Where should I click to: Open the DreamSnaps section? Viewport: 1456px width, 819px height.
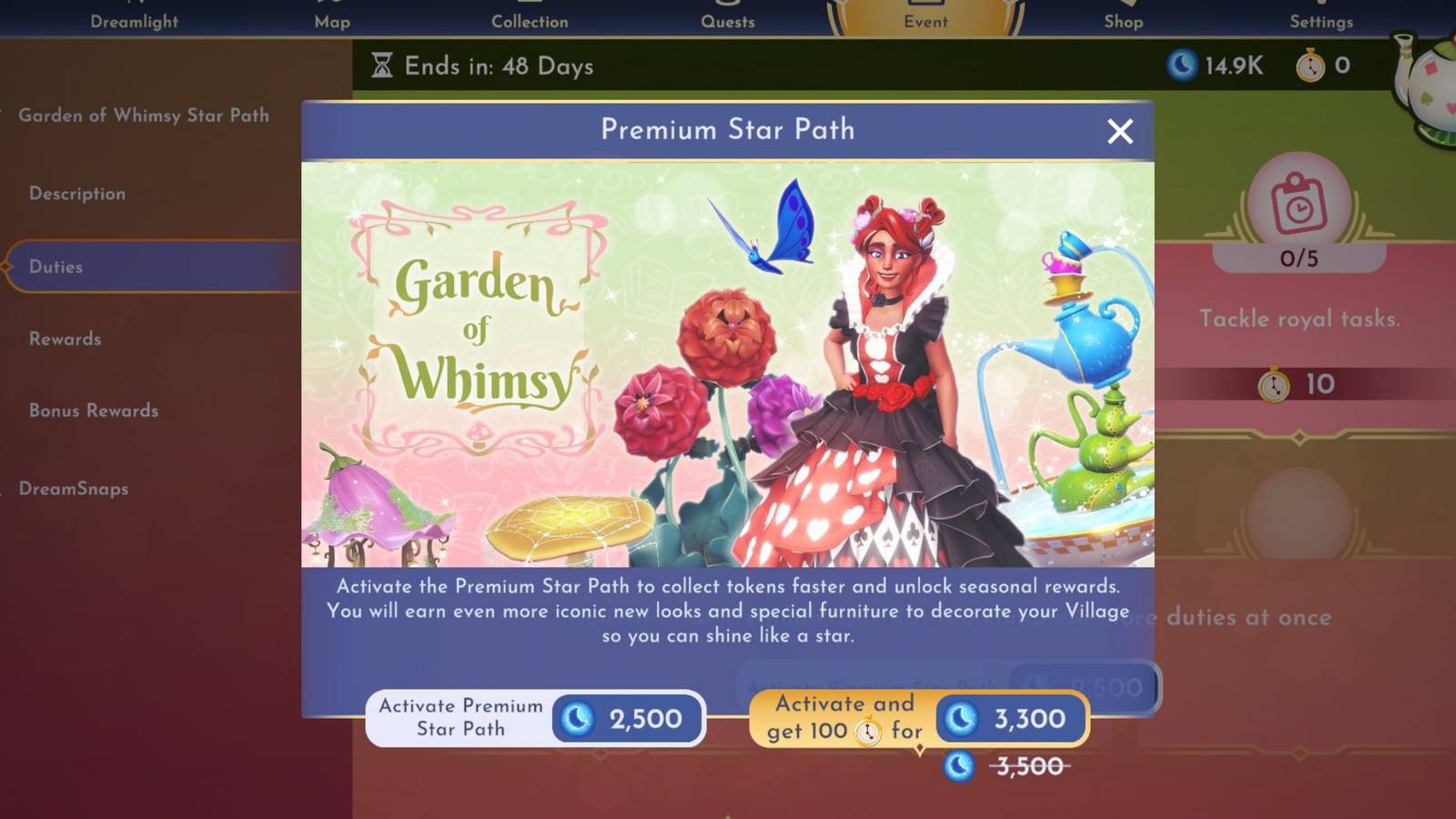[76, 489]
